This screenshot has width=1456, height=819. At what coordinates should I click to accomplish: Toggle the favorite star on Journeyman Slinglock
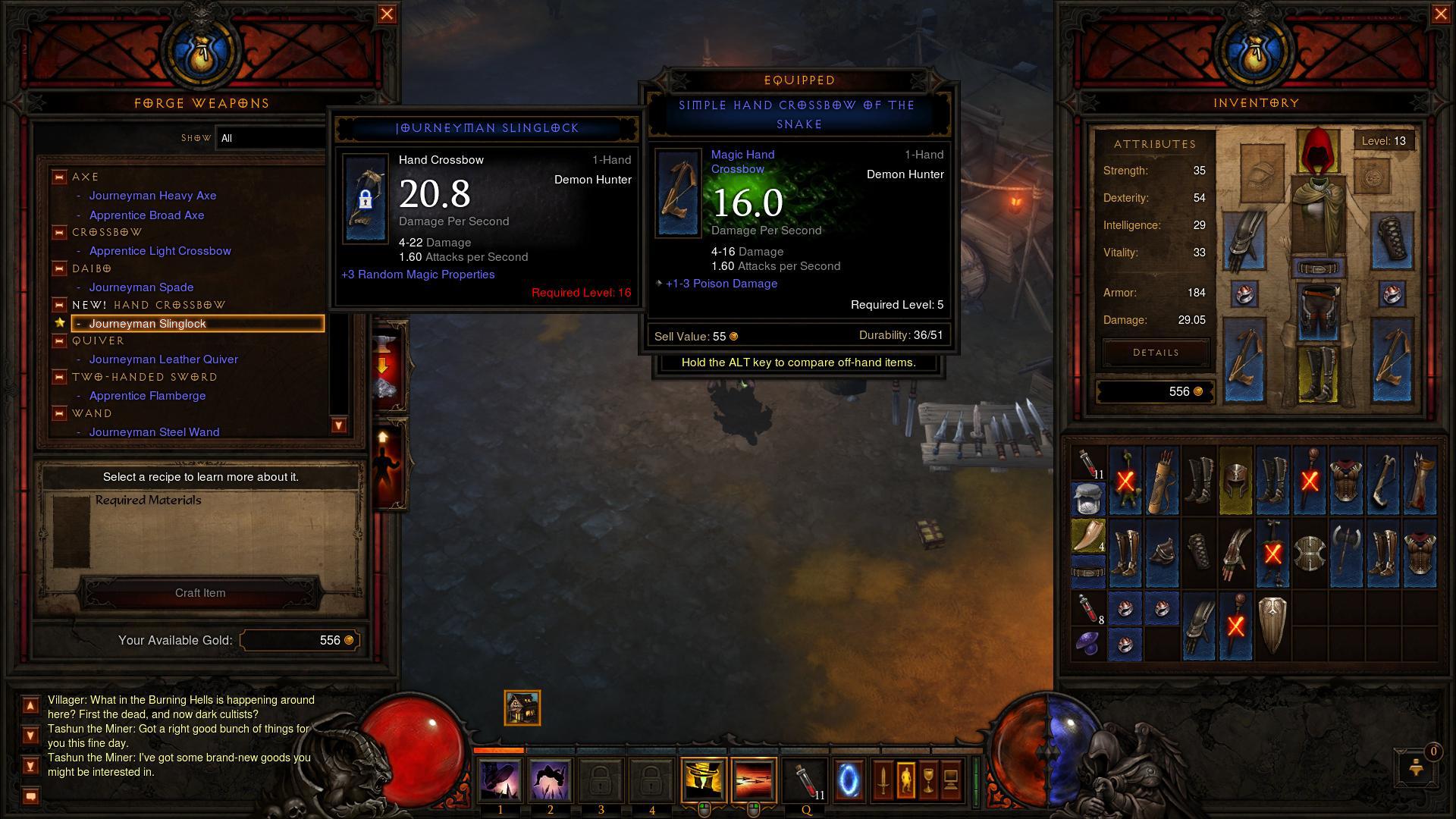(60, 324)
